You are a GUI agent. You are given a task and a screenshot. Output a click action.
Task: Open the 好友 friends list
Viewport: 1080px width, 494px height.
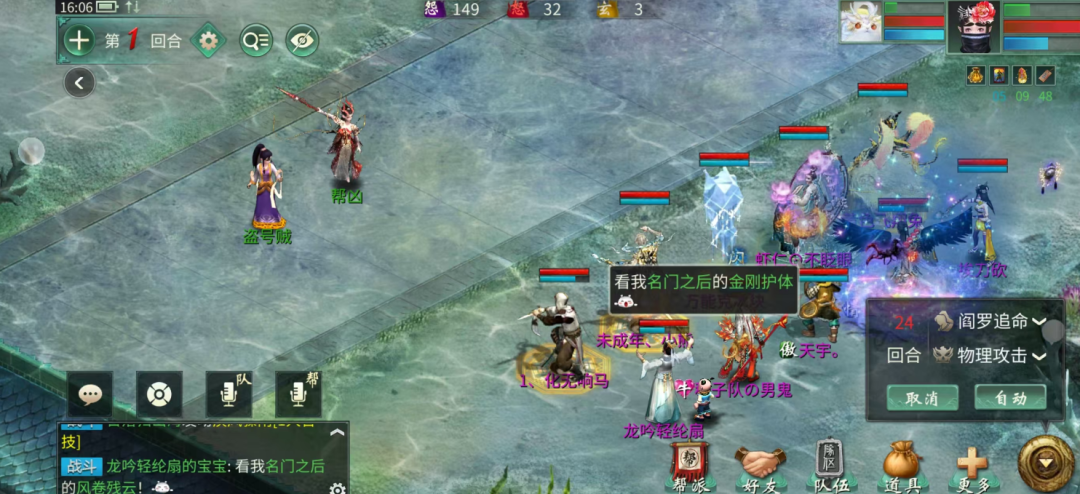point(761,463)
